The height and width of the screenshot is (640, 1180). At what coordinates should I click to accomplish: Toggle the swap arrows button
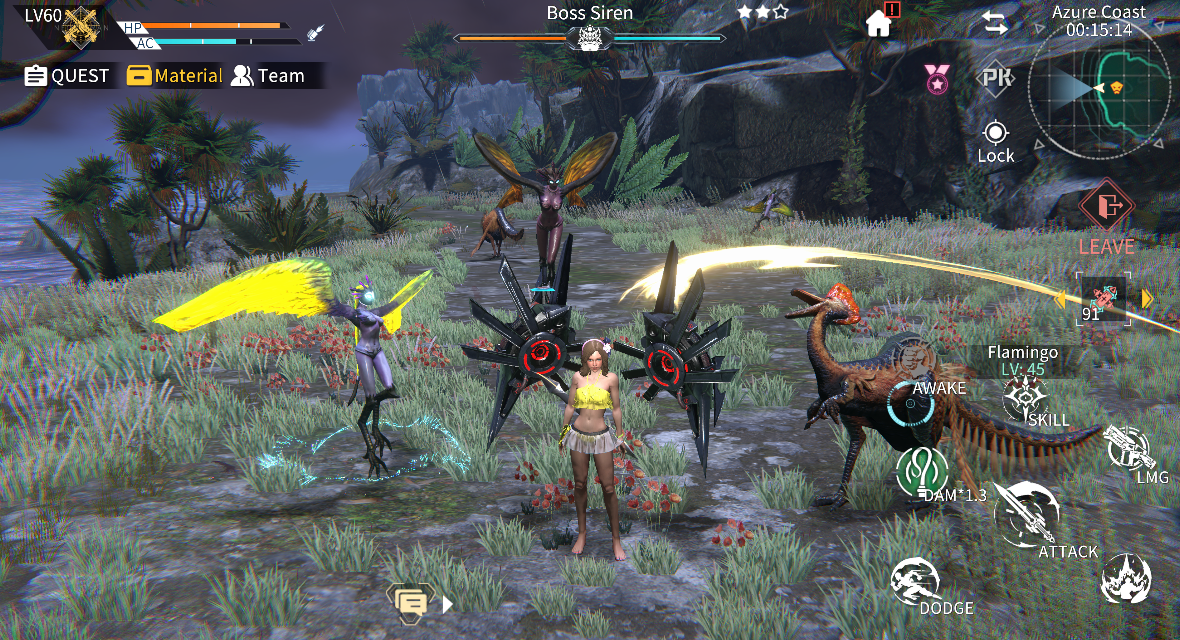tap(995, 24)
